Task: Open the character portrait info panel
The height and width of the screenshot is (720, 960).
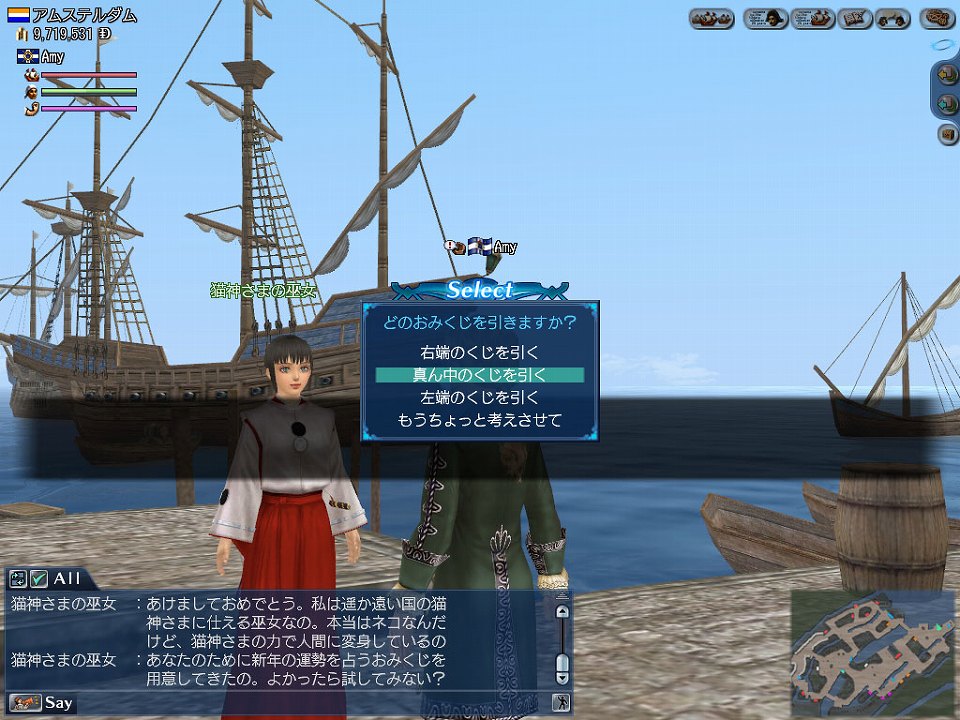Action: pos(765,19)
